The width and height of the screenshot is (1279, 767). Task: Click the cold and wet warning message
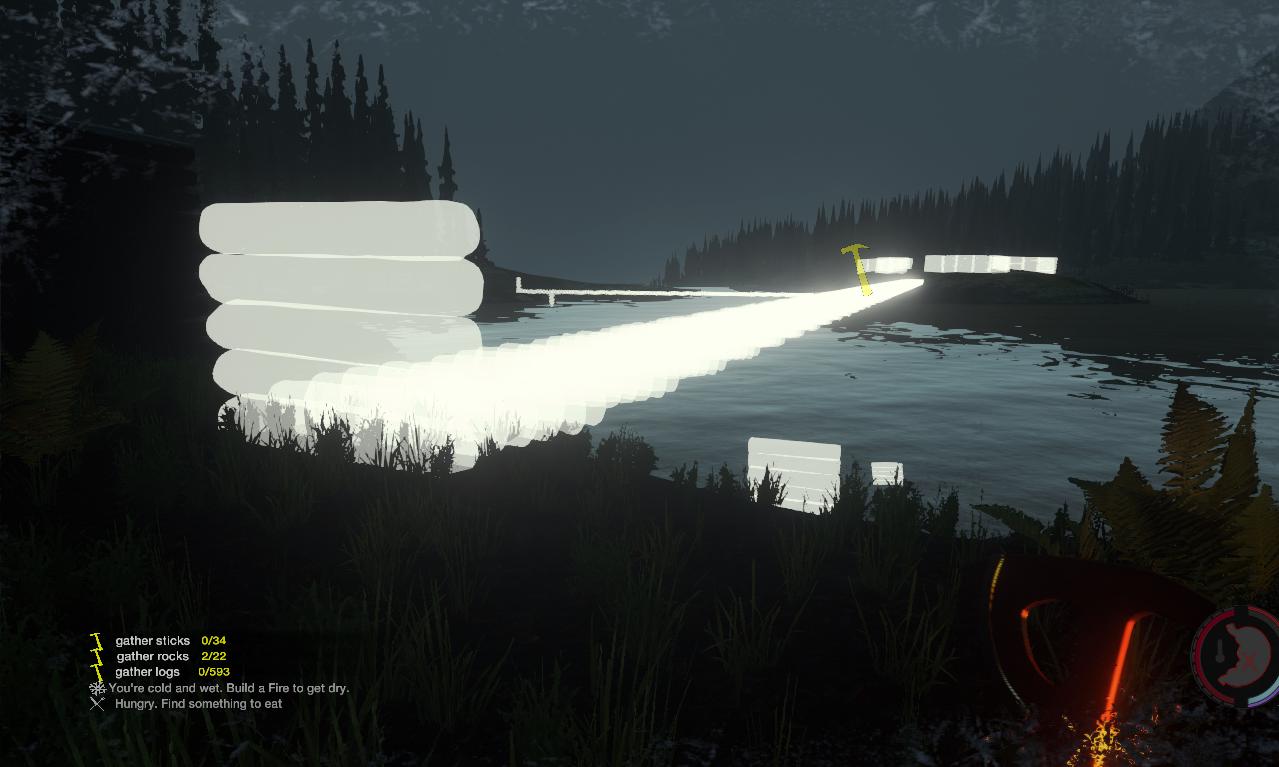point(228,688)
